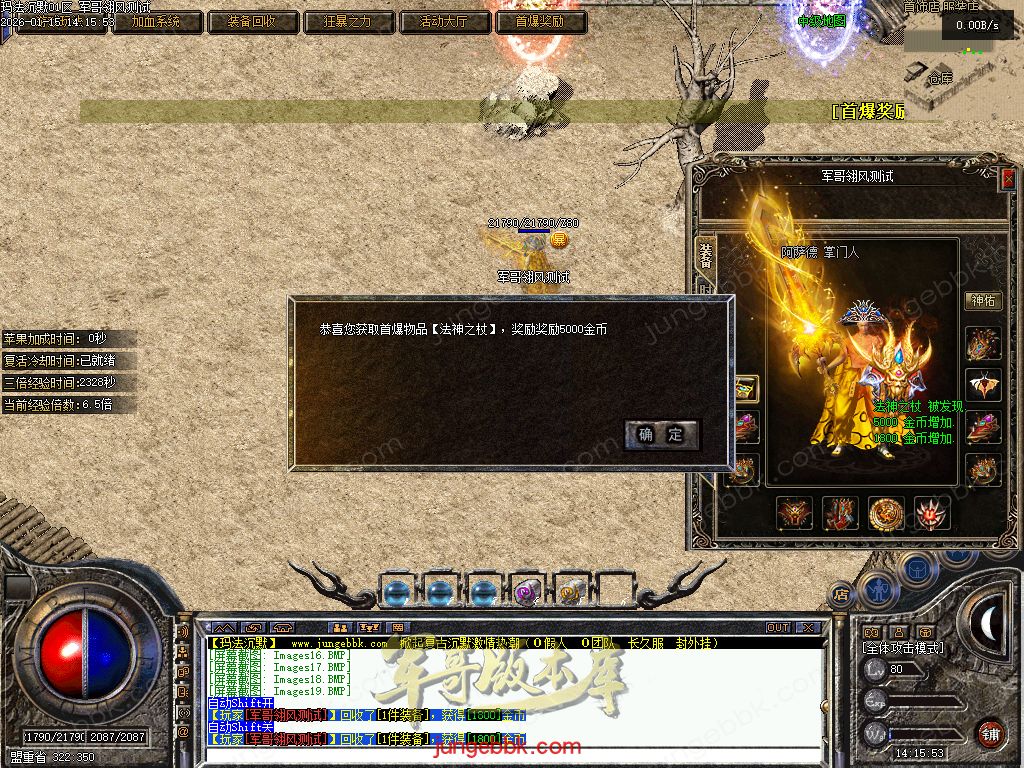1024x768 pixels.
Task: Select the red flower gem equipment slot
Action: (932, 513)
